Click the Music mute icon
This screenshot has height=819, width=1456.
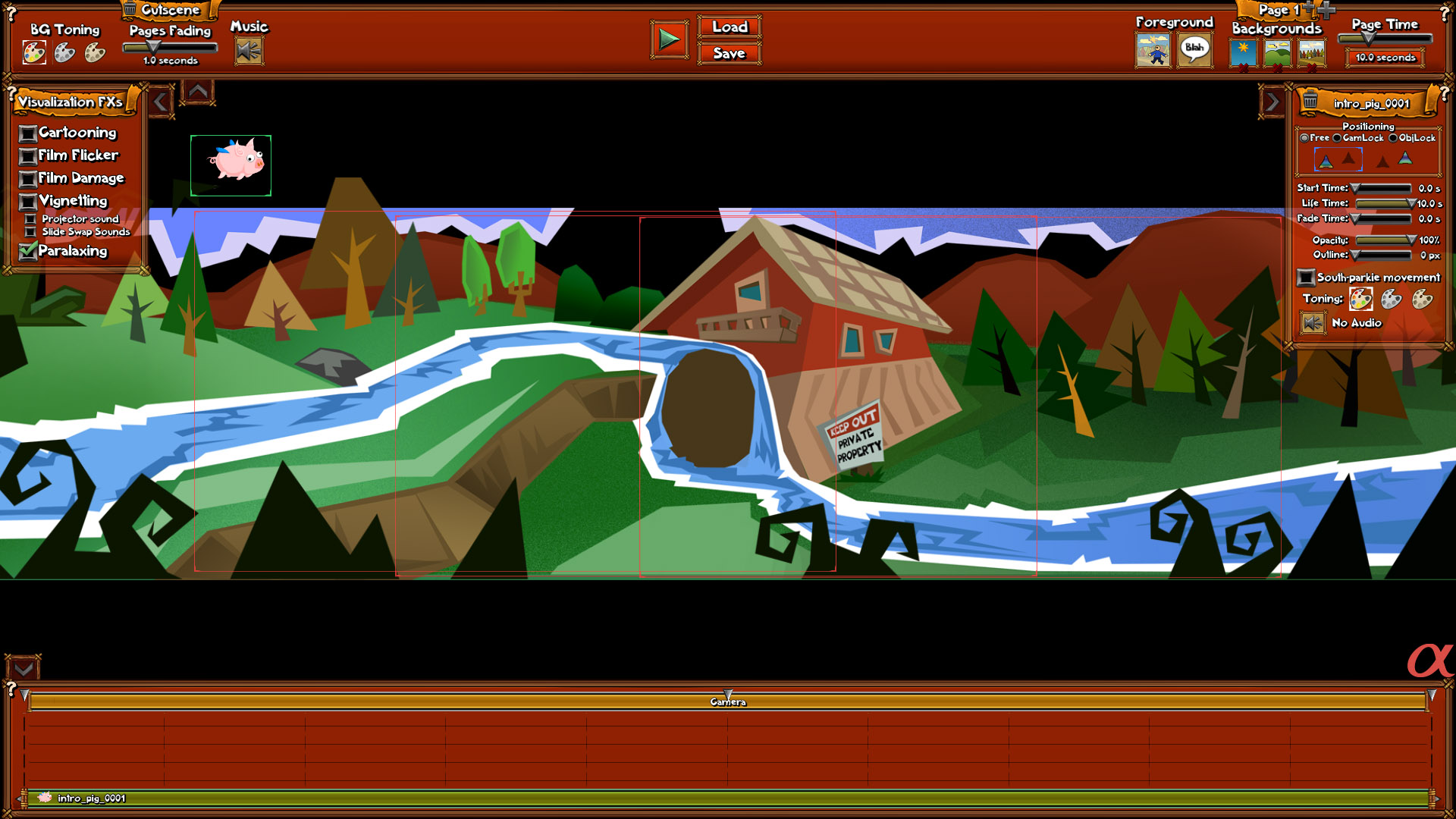249,52
